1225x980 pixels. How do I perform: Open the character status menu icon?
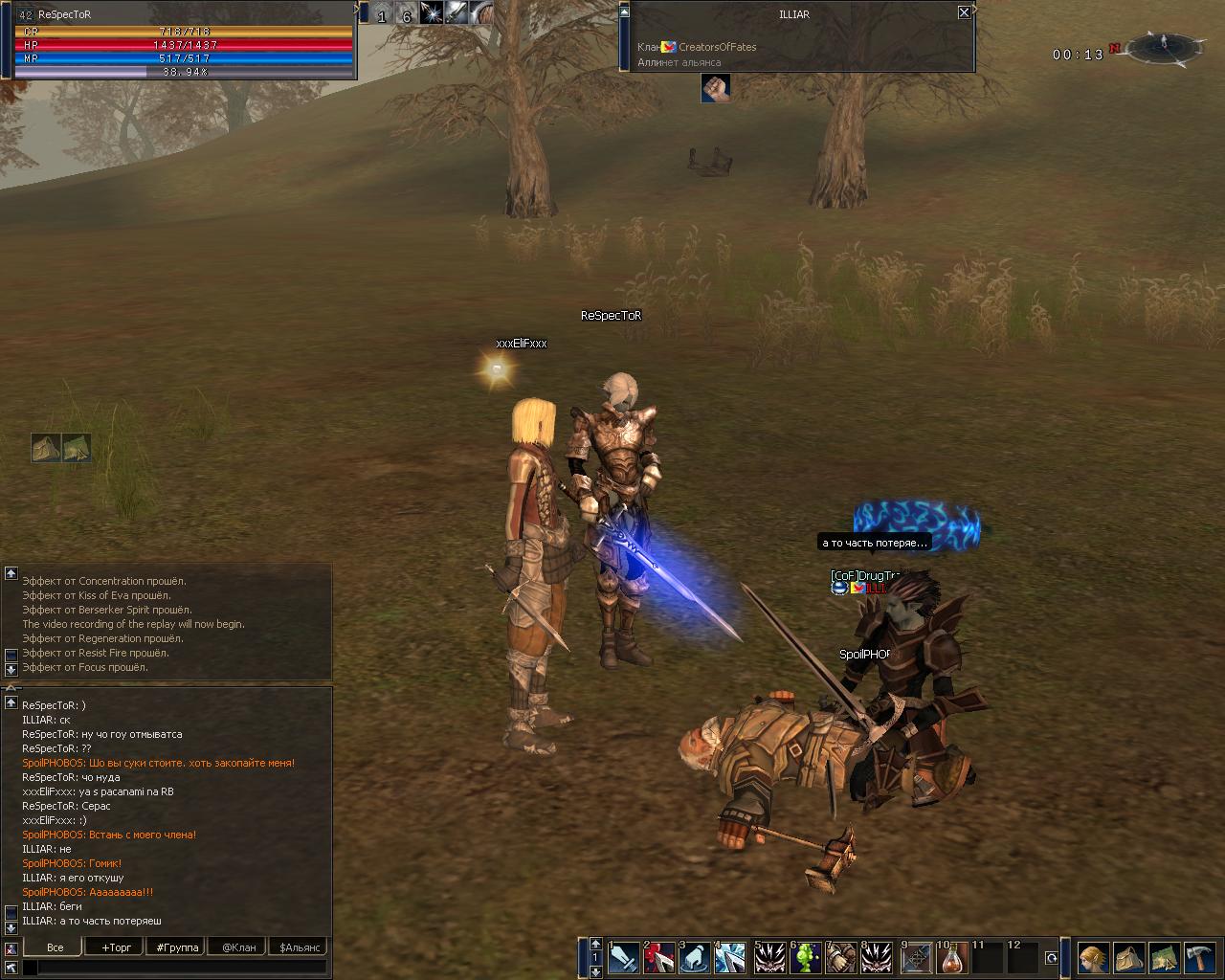(1094, 957)
